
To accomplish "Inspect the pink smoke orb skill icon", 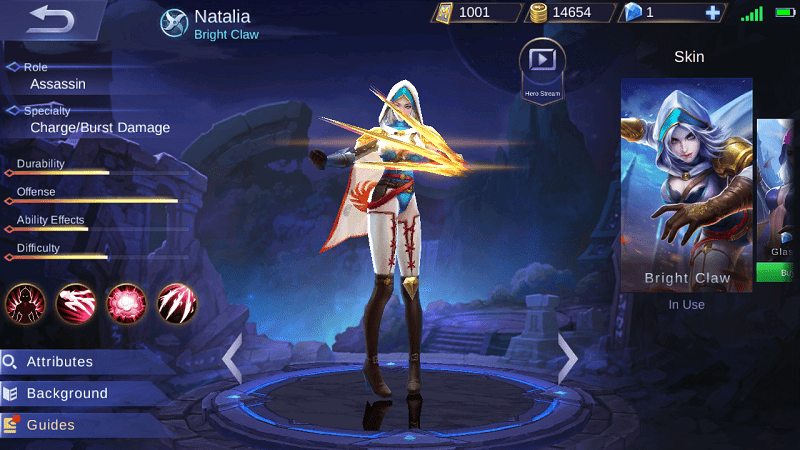I will [126, 303].
